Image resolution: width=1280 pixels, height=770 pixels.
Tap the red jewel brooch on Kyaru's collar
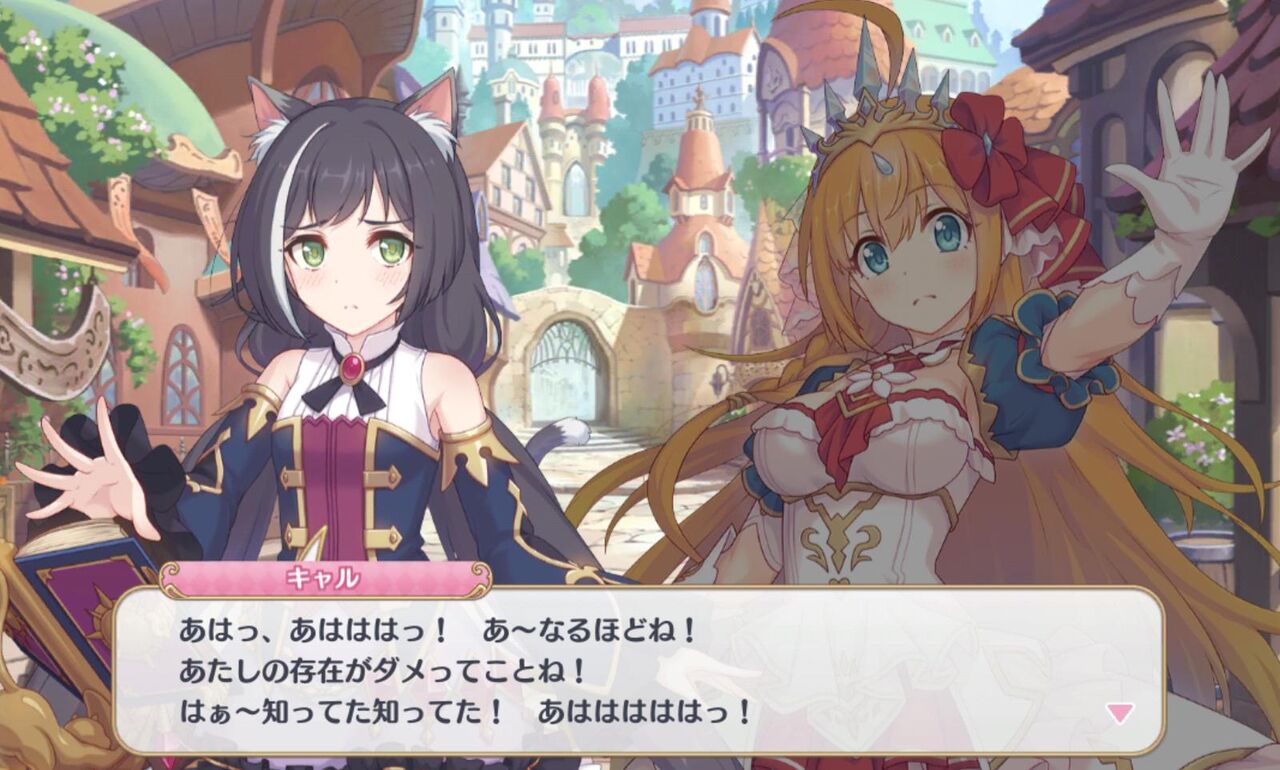coord(351,368)
